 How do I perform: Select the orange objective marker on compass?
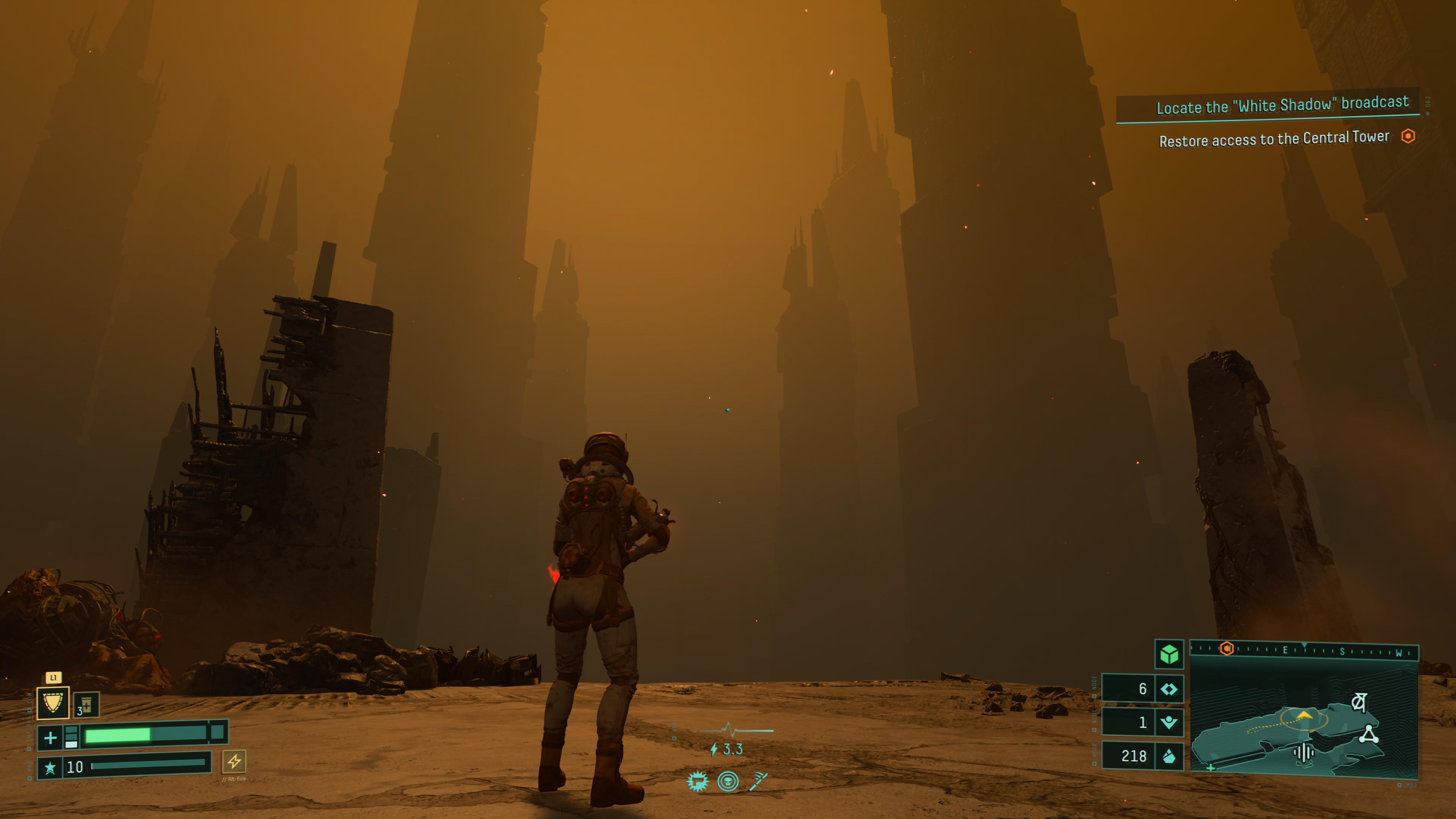point(1226,649)
